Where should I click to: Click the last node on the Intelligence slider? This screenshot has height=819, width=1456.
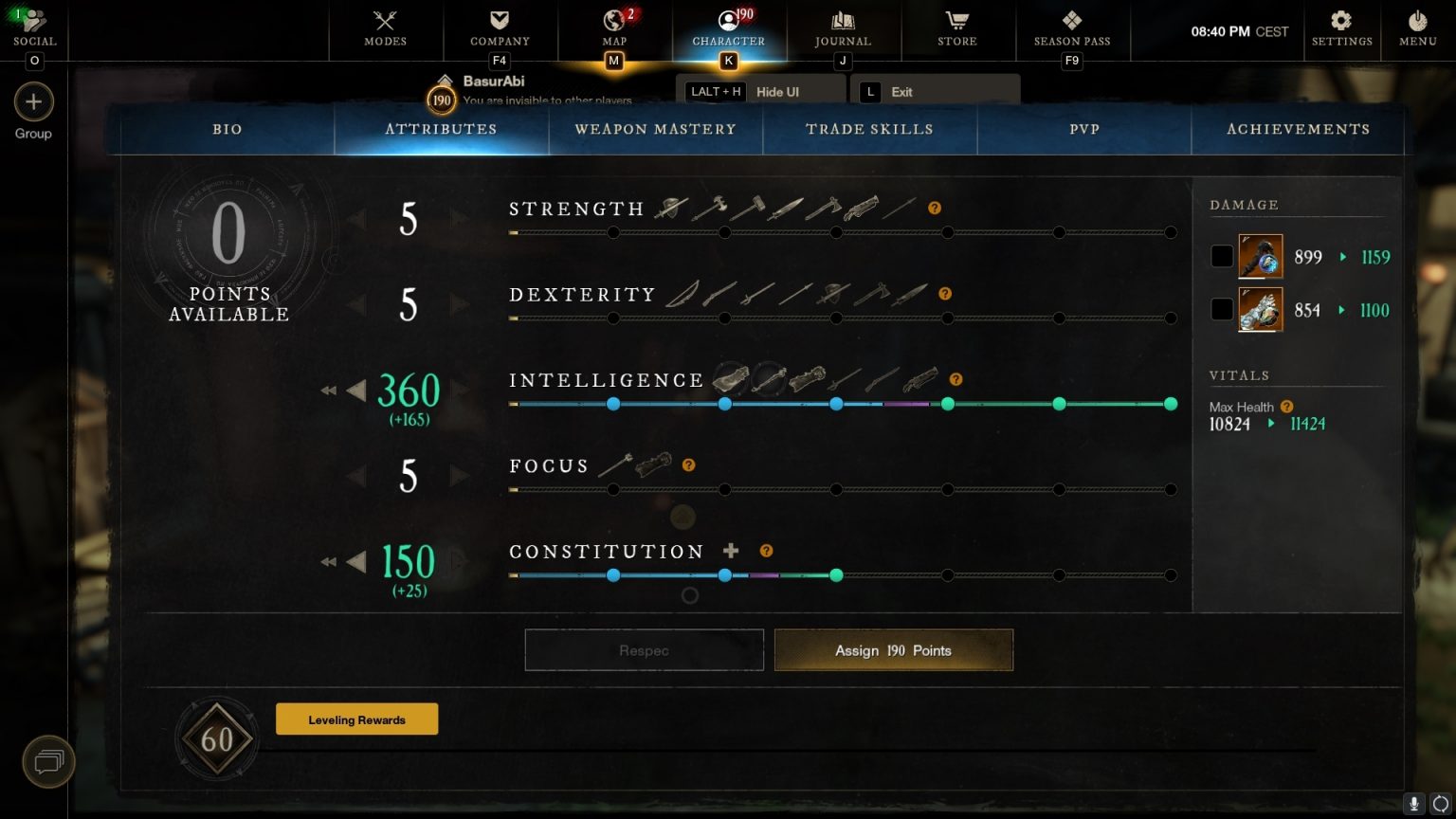tap(1171, 404)
